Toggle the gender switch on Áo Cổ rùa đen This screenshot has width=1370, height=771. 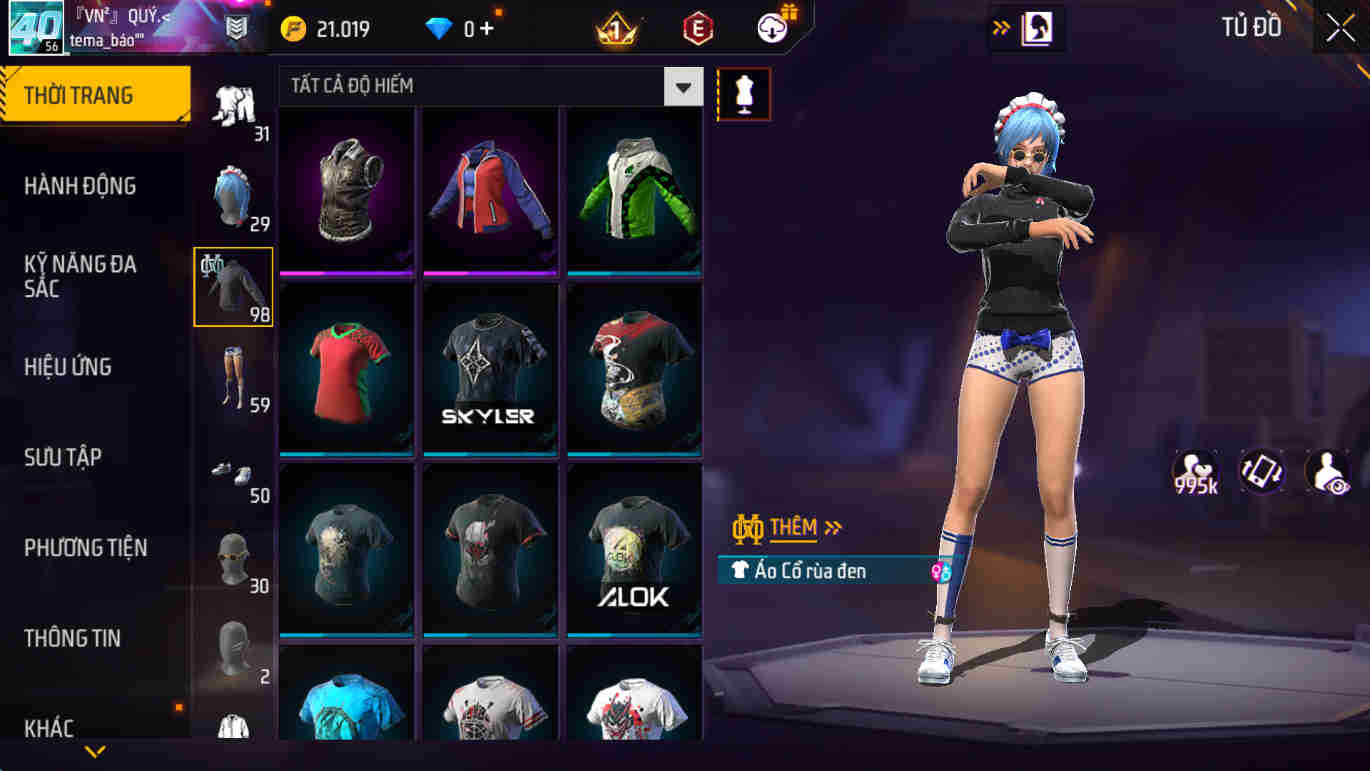pyautogui.click(x=938, y=570)
